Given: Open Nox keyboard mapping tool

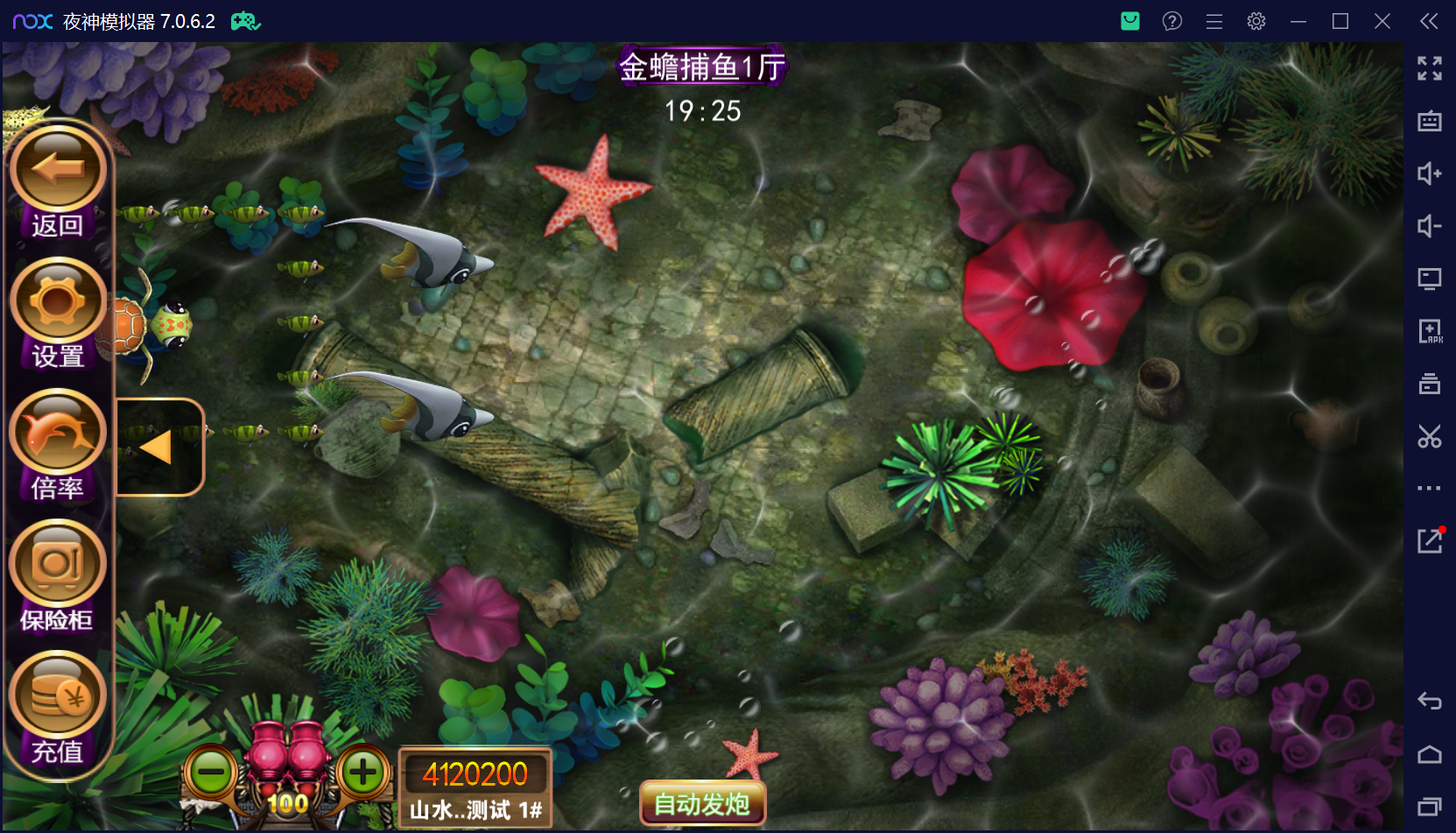Looking at the screenshot, I should pos(1430,122).
